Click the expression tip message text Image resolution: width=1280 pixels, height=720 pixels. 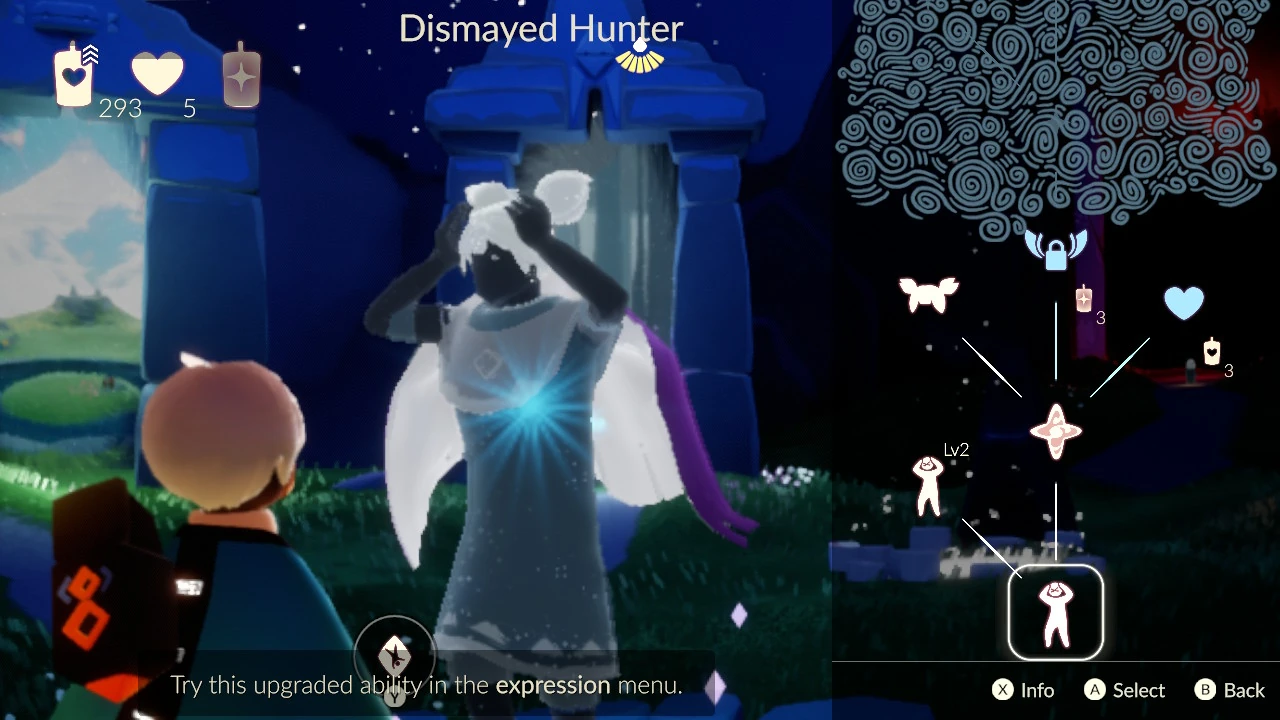coord(427,685)
